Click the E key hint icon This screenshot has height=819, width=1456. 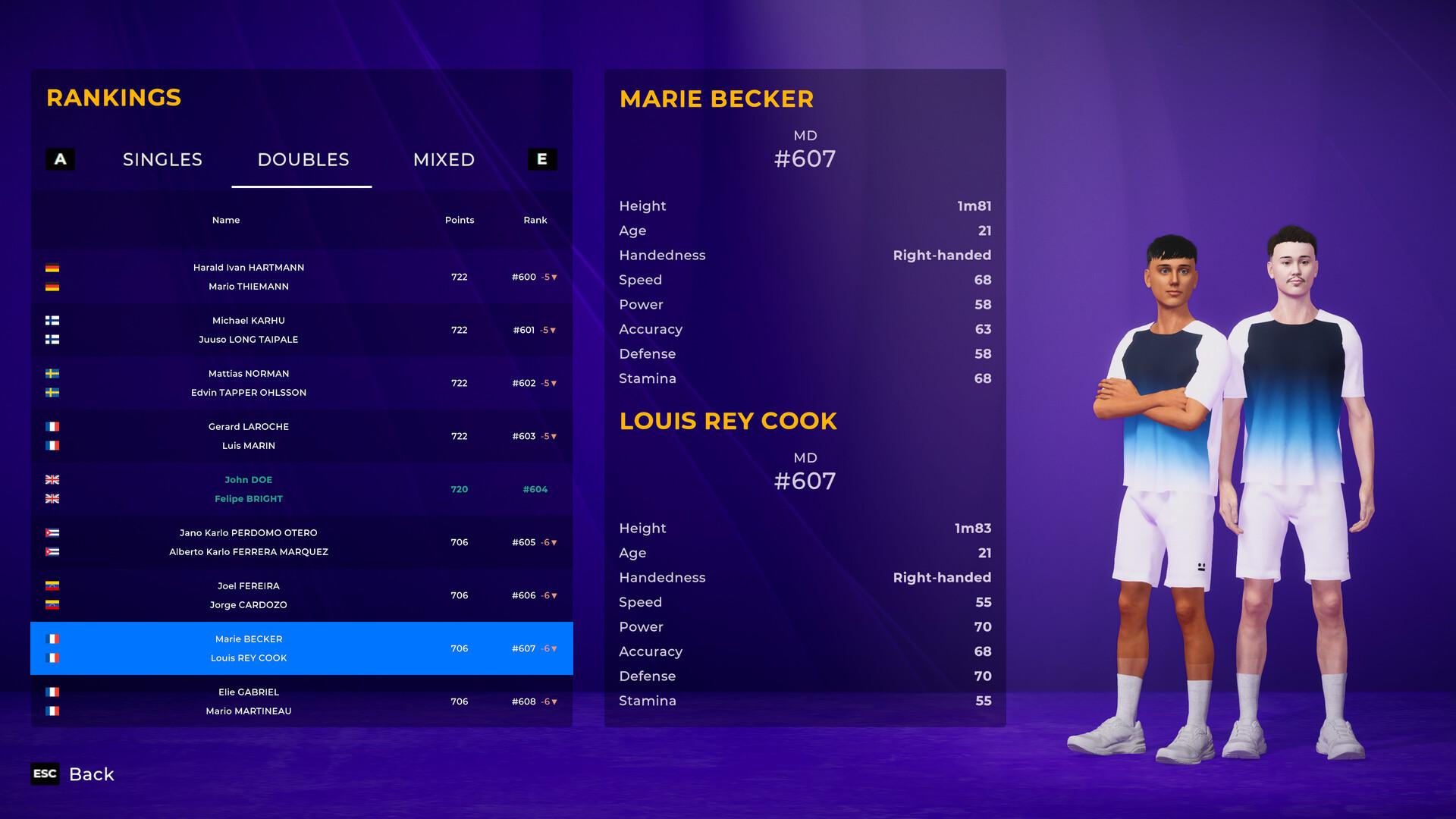click(541, 159)
